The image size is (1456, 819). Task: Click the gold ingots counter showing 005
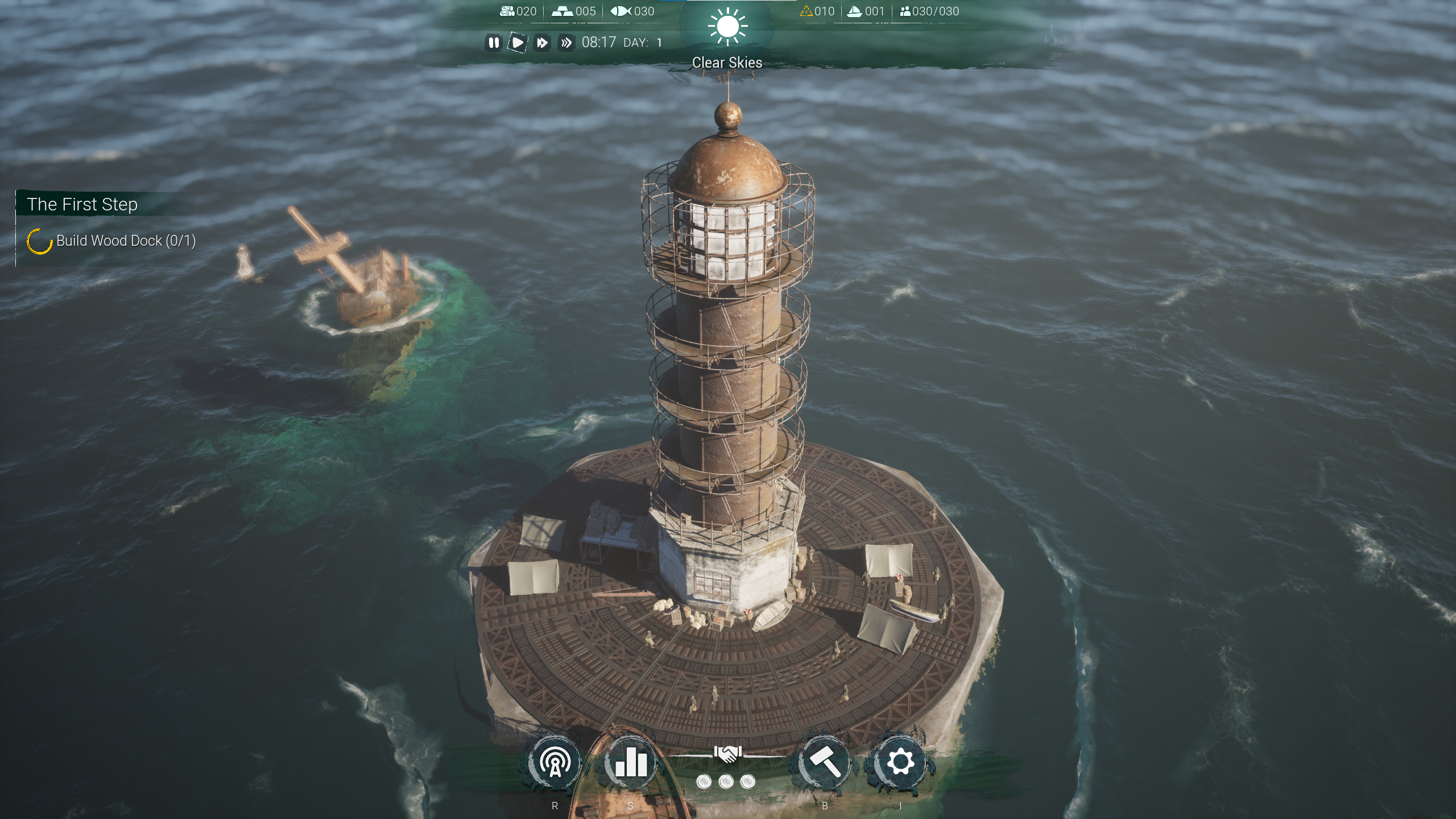click(574, 10)
